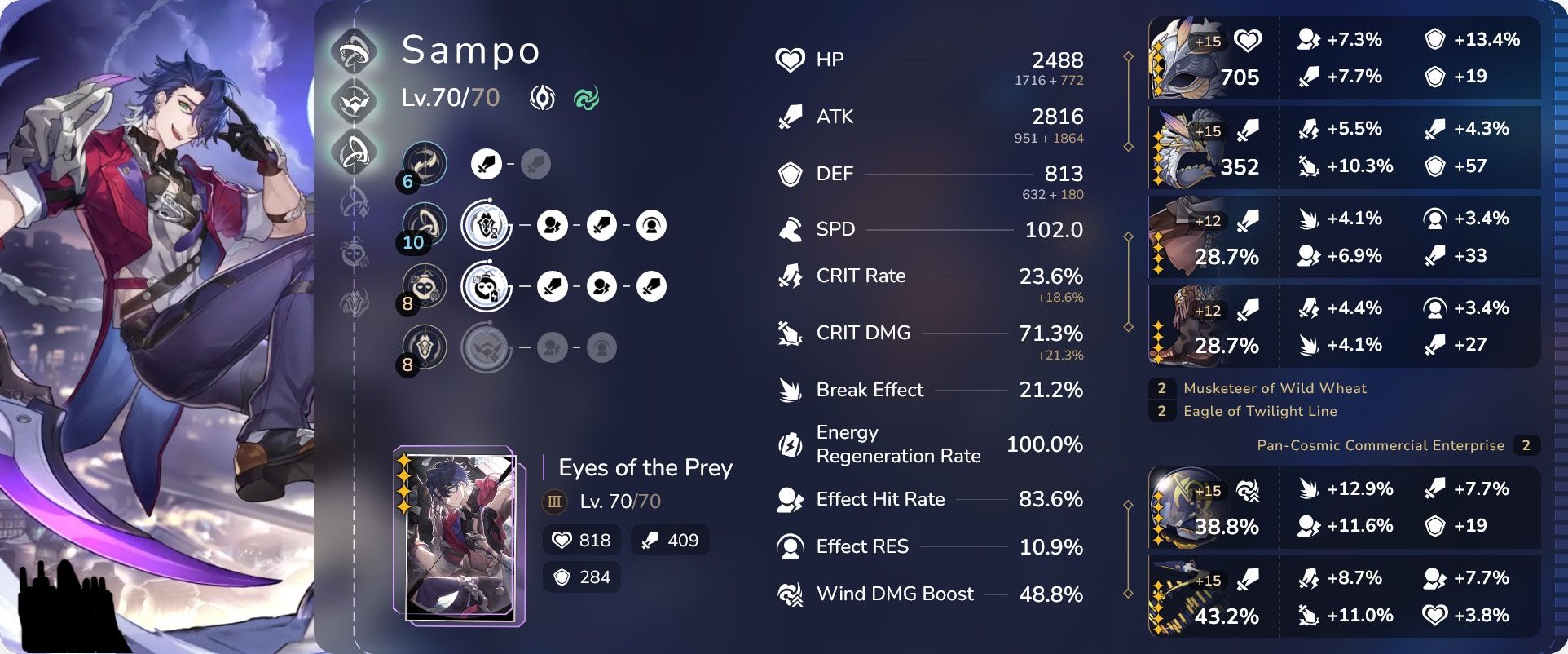This screenshot has height=654, width=1568.
Task: Click the Eyes of the Prey light cone thumbnail
Action: (x=456, y=534)
